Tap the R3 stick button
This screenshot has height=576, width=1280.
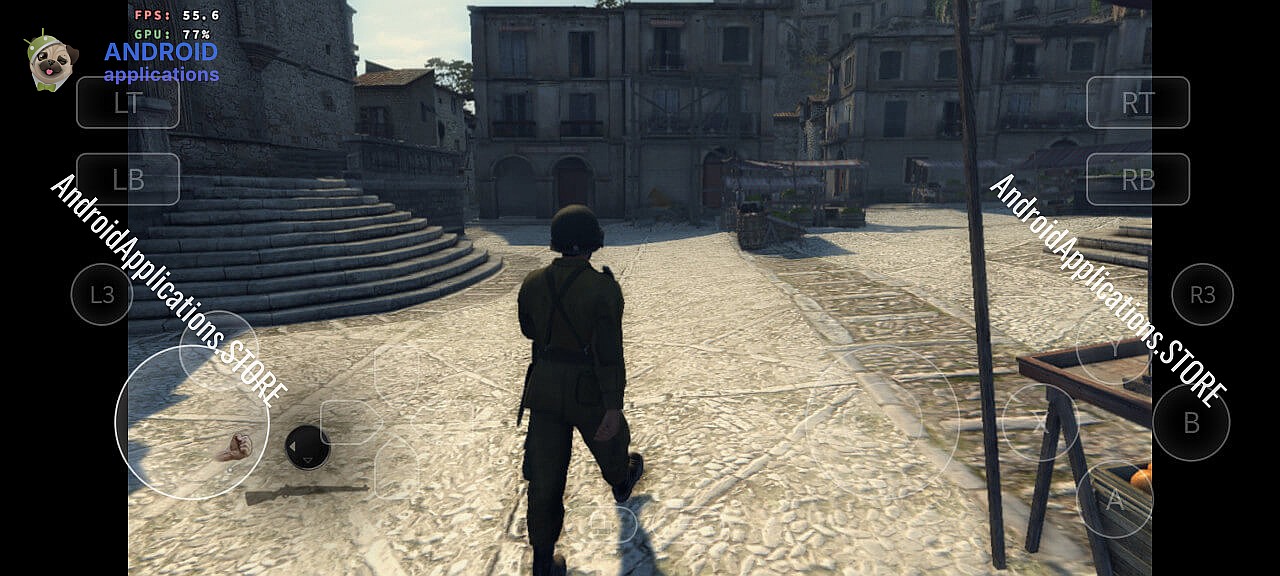pos(1202,294)
